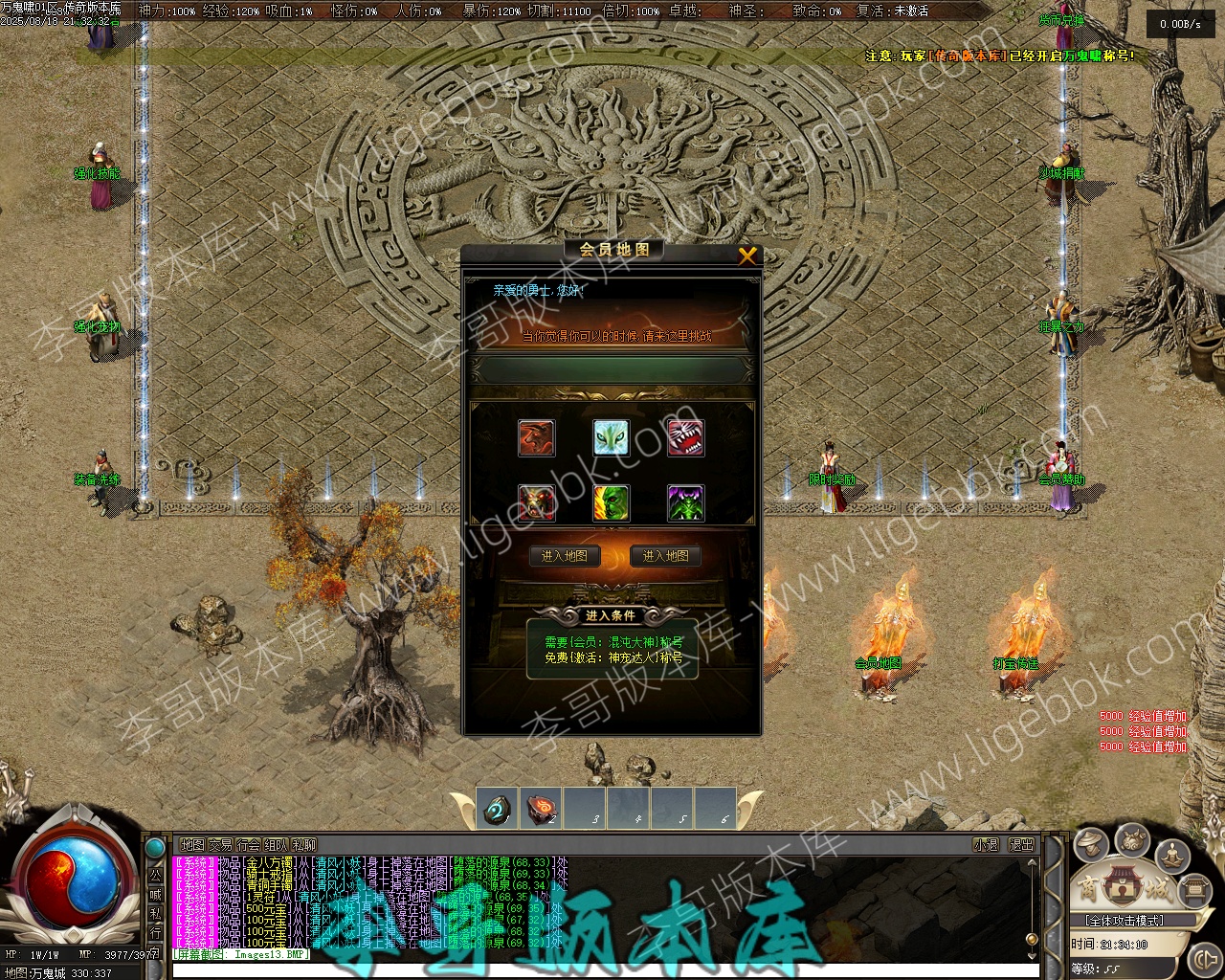Choose the icy blue tiger boss icon

611,437
